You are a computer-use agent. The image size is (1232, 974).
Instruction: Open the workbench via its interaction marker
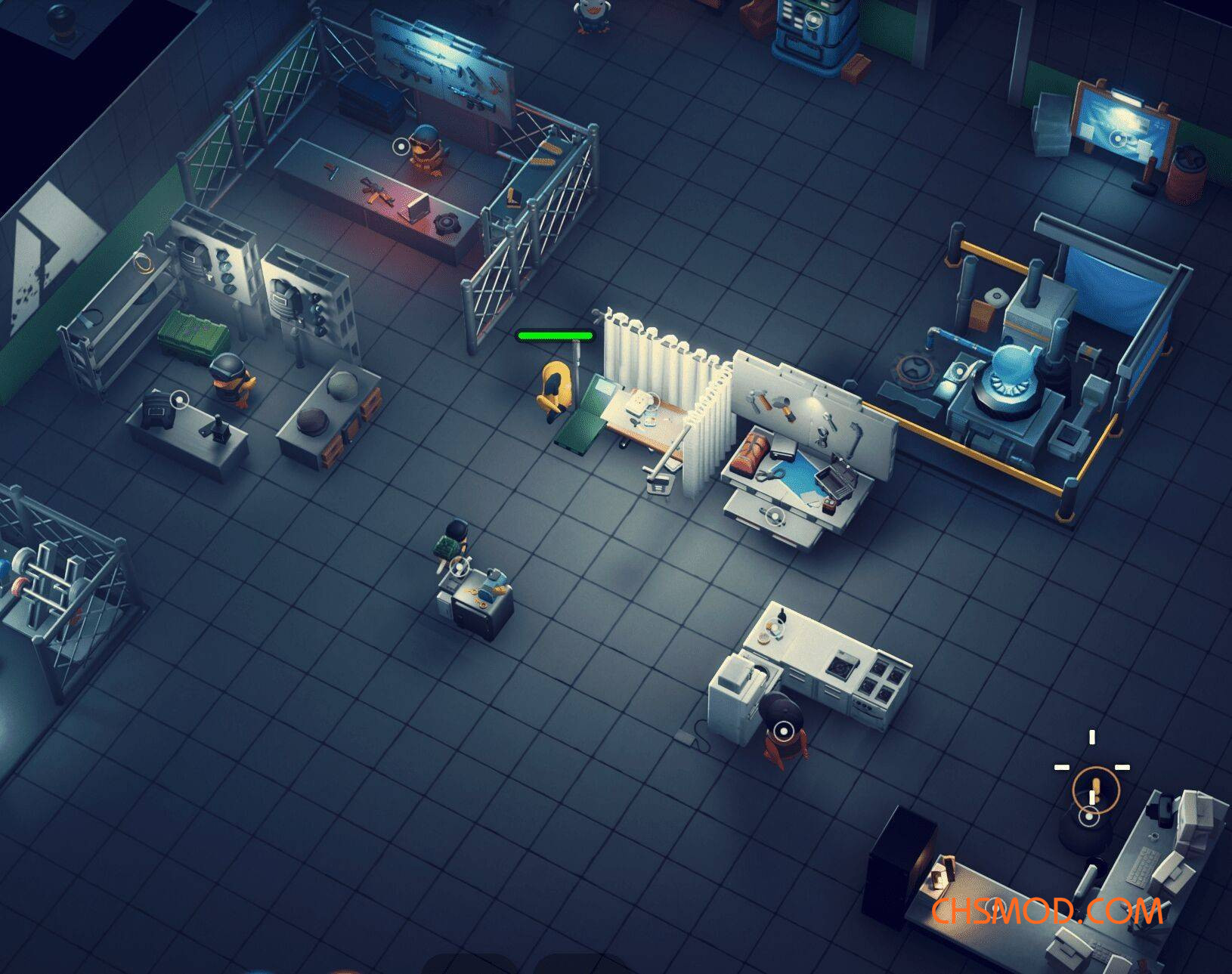coord(773,517)
